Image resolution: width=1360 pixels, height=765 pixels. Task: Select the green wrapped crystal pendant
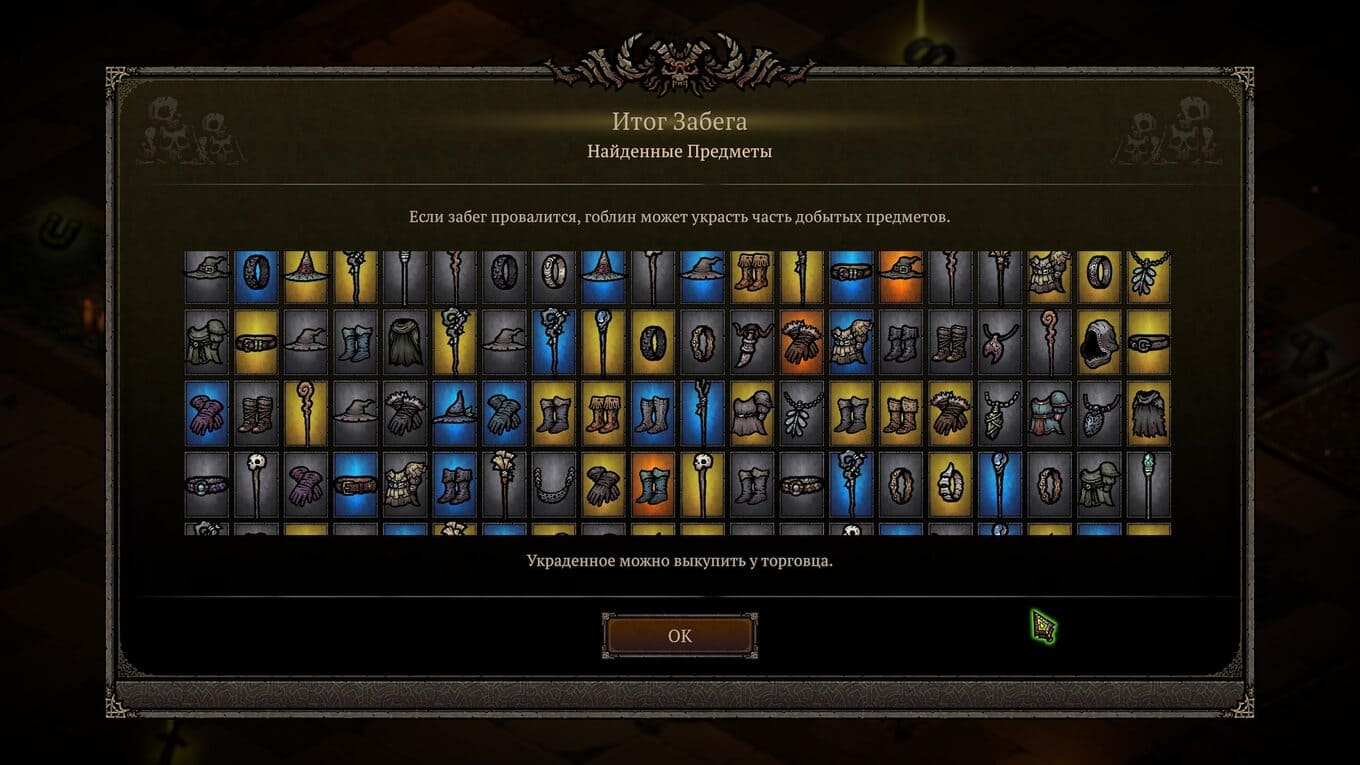[999, 414]
